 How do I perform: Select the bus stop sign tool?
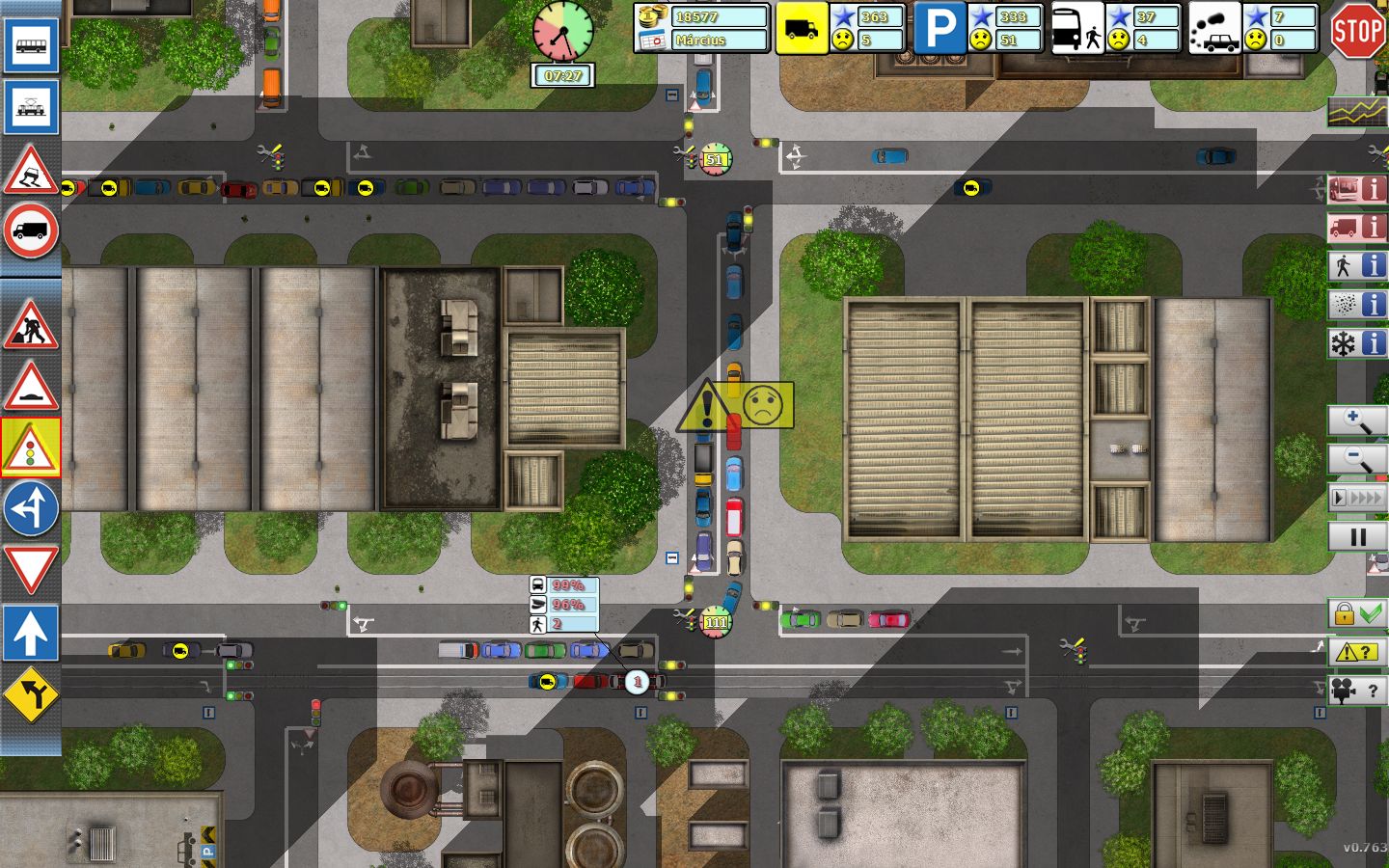(31, 45)
